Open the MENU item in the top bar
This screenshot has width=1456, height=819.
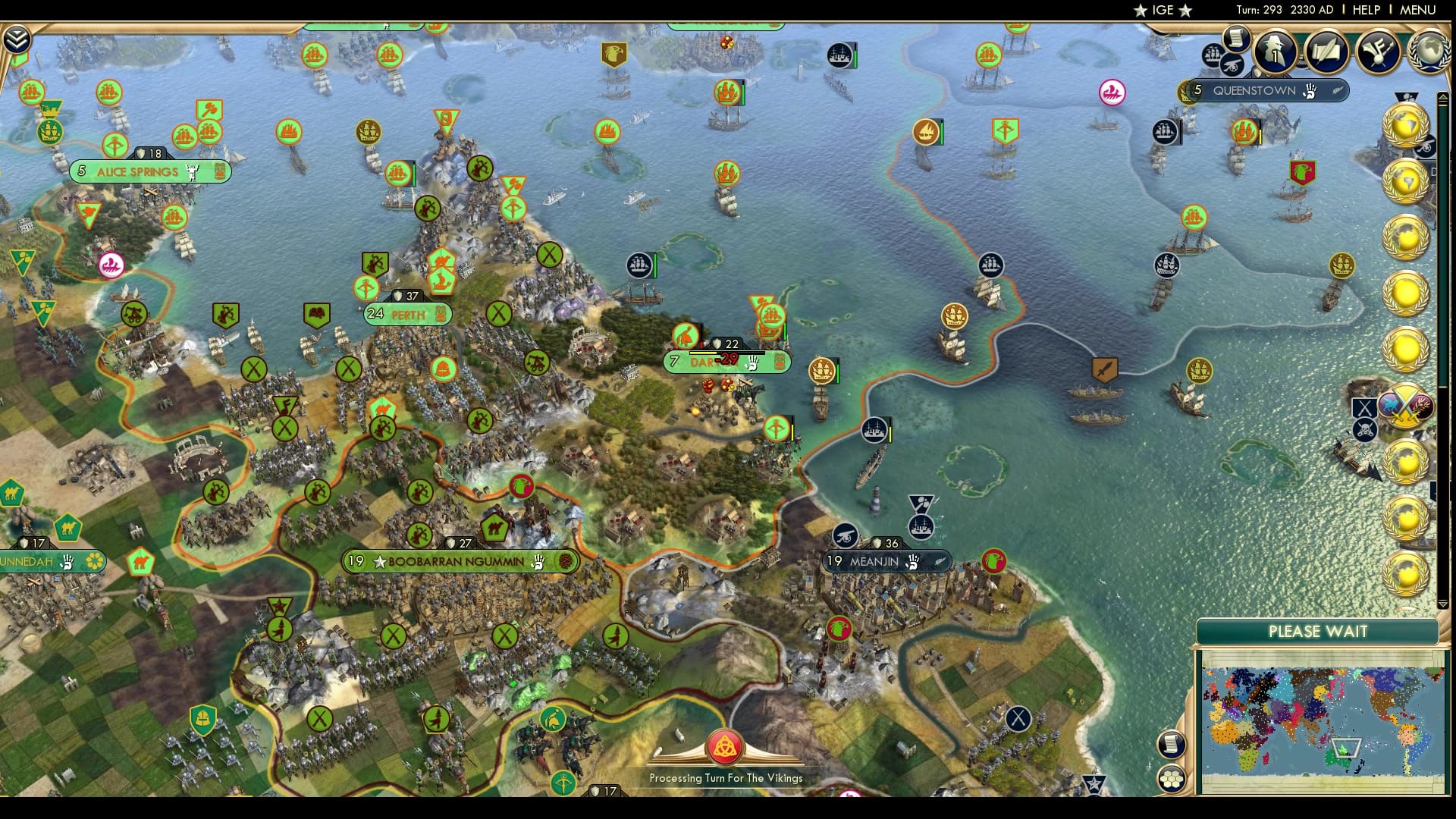click(1420, 10)
